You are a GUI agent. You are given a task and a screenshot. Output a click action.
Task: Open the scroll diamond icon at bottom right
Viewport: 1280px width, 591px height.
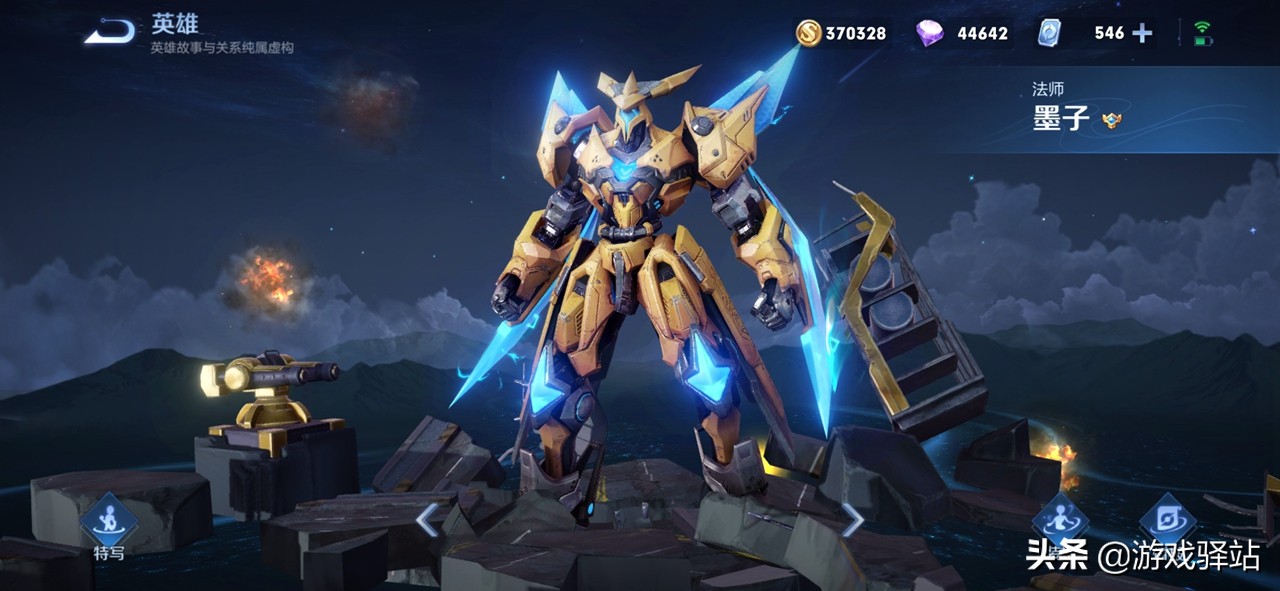point(1168,521)
